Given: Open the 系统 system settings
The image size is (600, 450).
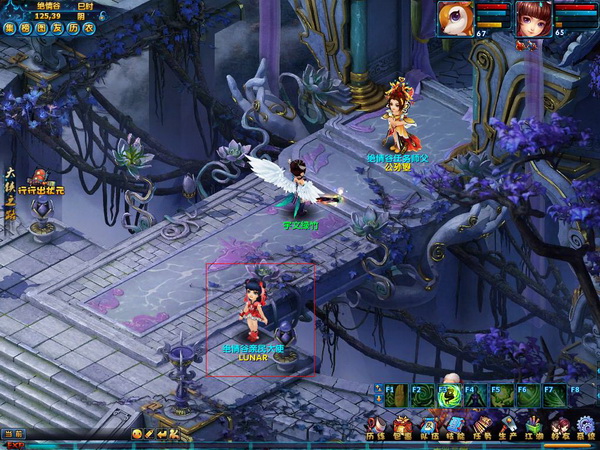Looking at the screenshot, I should point(585,426).
